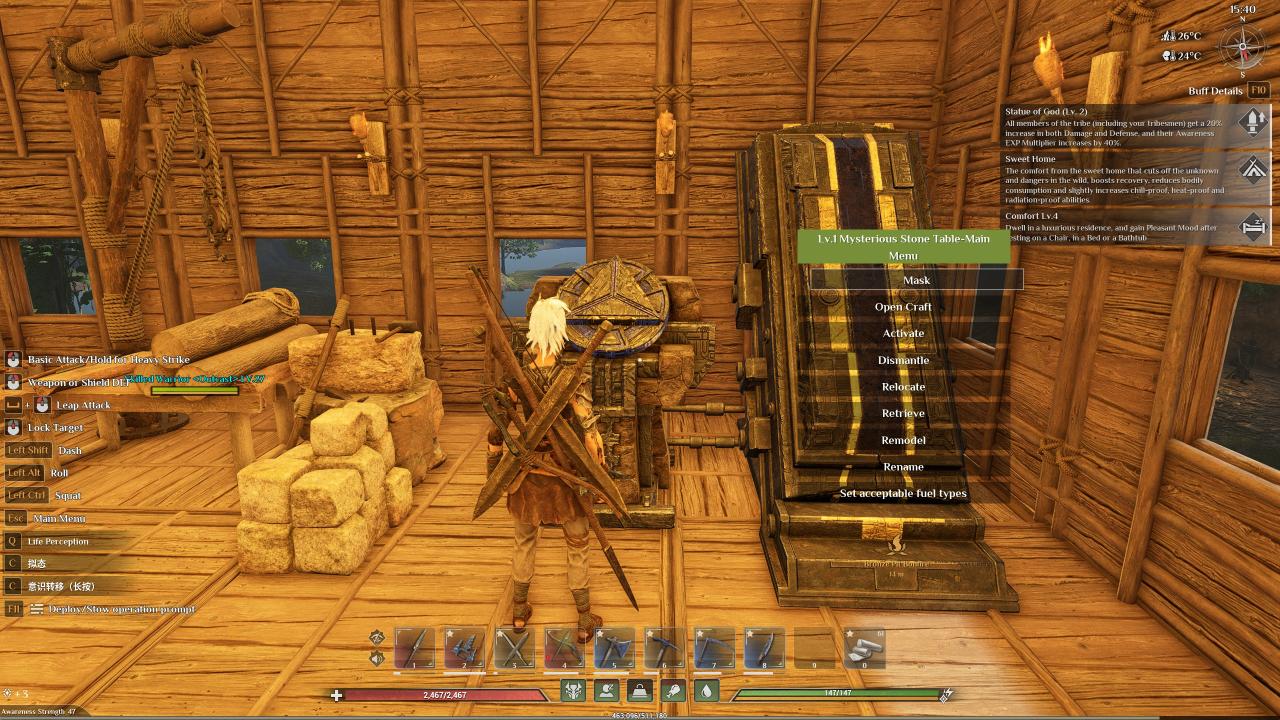Choose the pickaxe in hotbar slot 6
1280x720 pixels.
[x=664, y=648]
